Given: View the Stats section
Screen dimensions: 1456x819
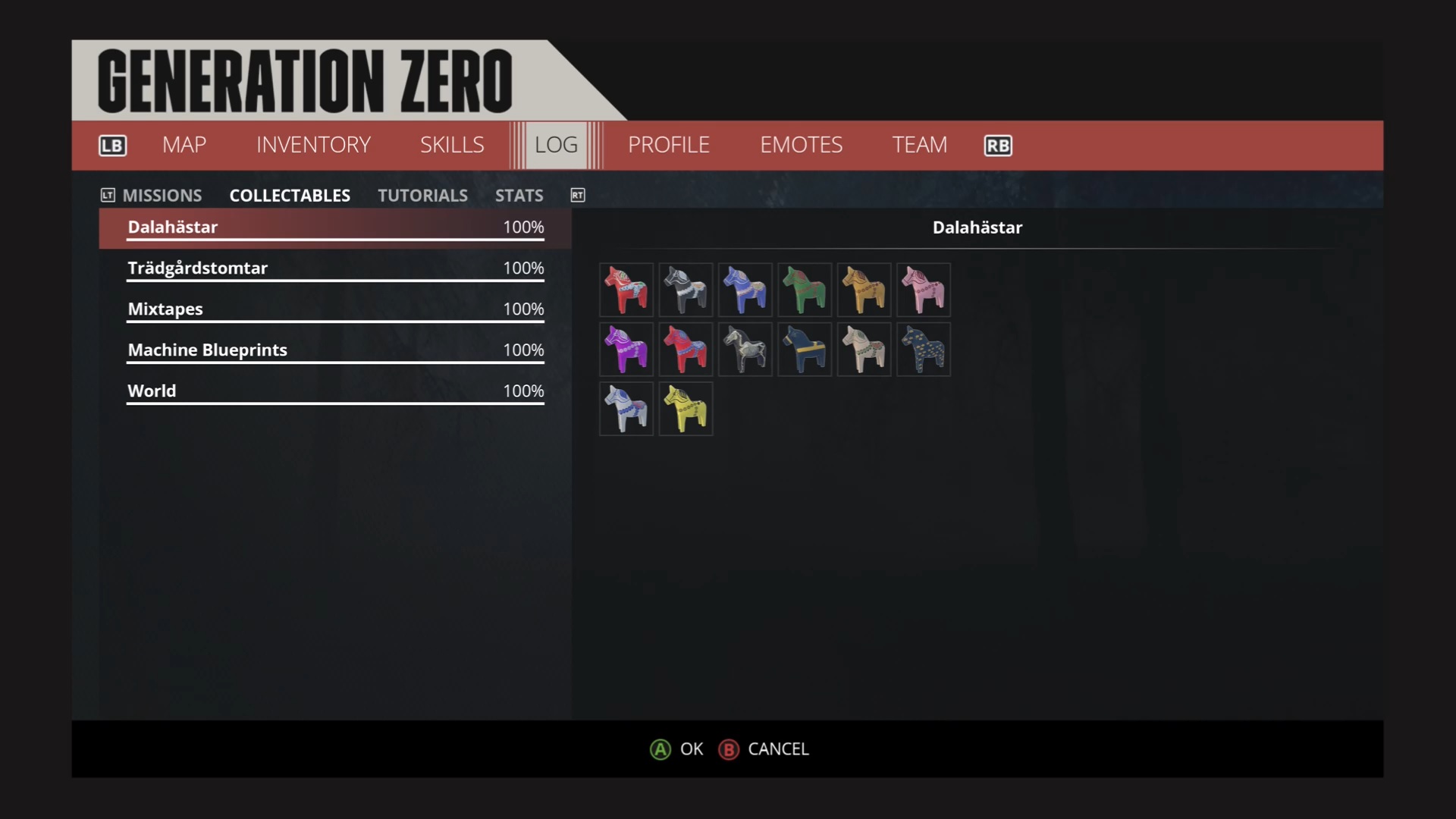Looking at the screenshot, I should pos(519,196).
